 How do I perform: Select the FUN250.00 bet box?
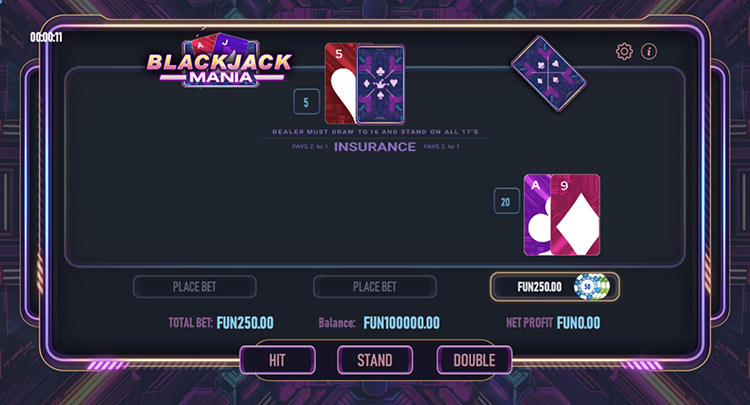[554, 287]
